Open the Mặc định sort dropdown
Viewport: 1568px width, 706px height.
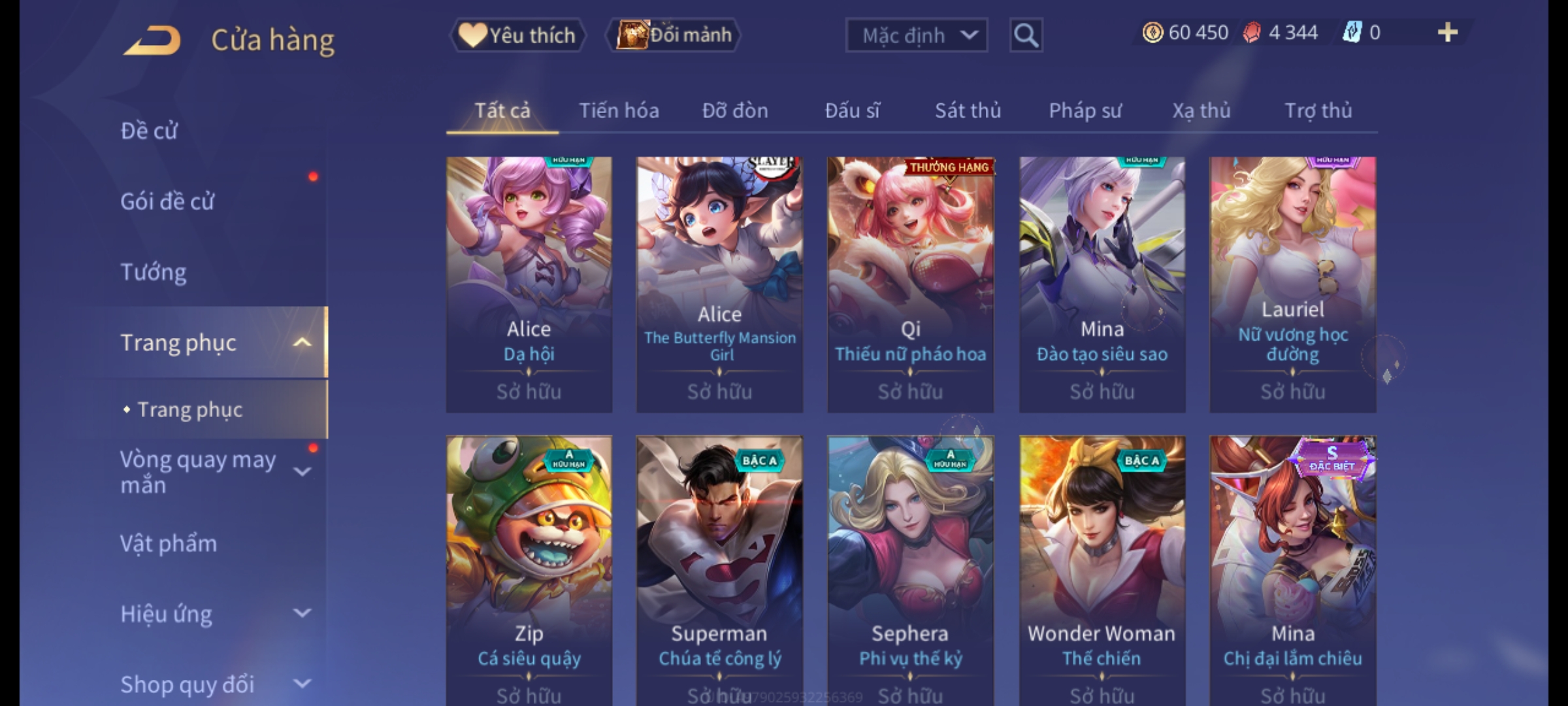(x=916, y=35)
